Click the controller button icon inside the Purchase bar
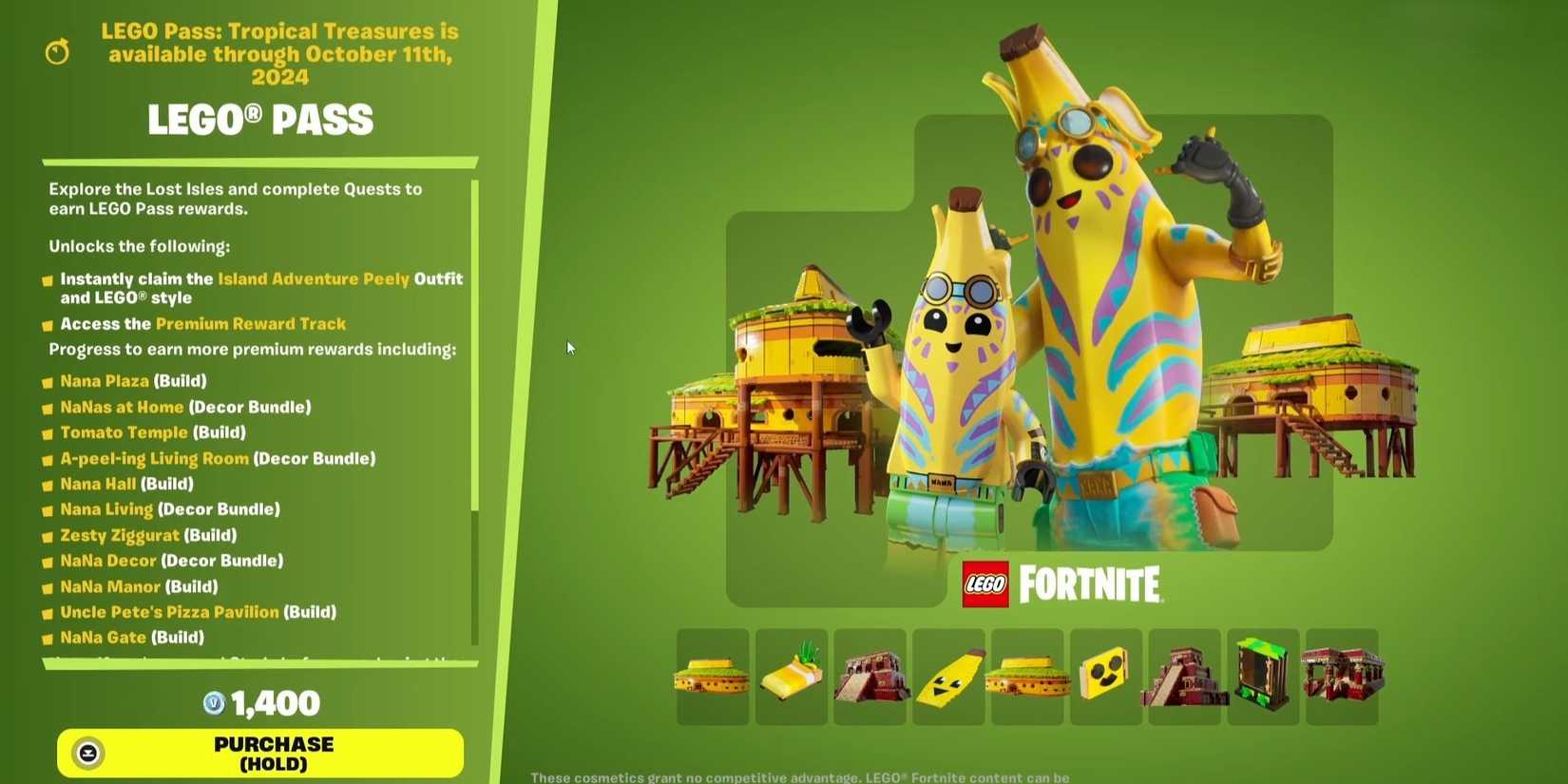Screen dimensions: 1568x784 pos(88,753)
